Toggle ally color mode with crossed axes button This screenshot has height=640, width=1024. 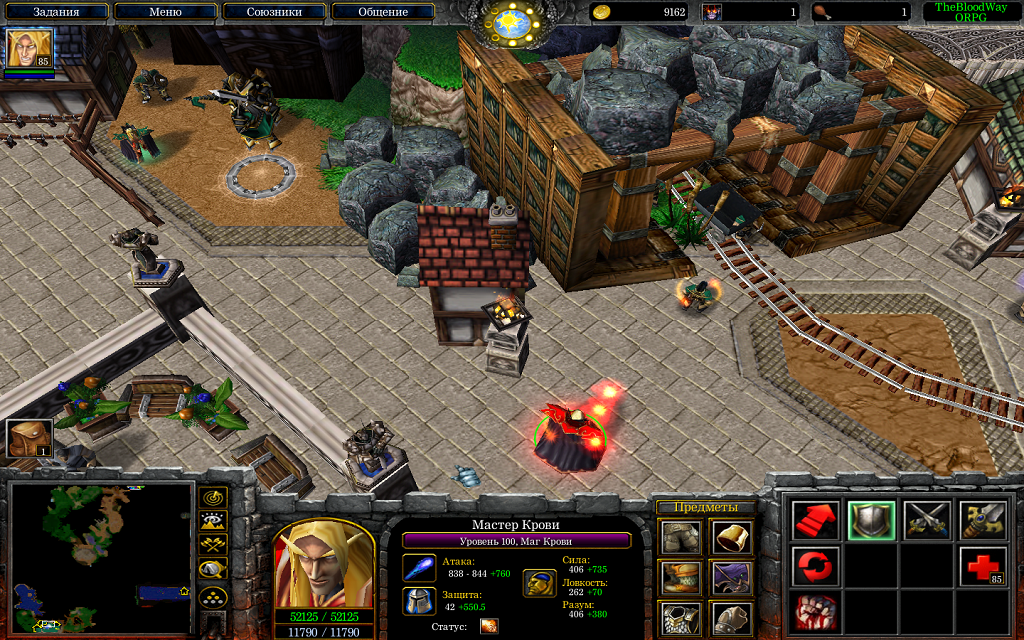[x=214, y=544]
